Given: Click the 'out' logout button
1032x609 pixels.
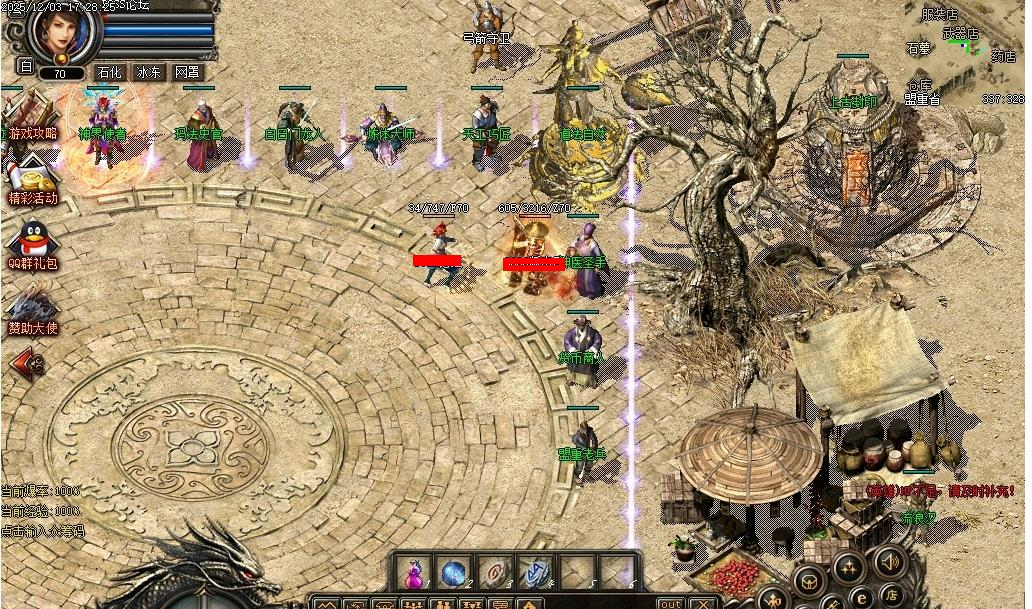Looking at the screenshot, I should point(671,603).
